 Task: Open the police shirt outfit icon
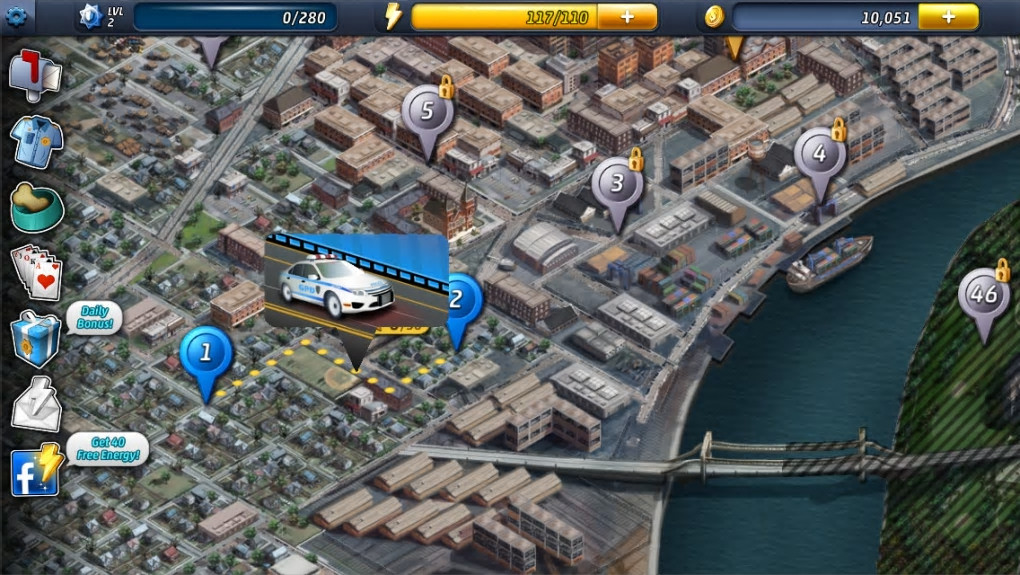(x=37, y=141)
